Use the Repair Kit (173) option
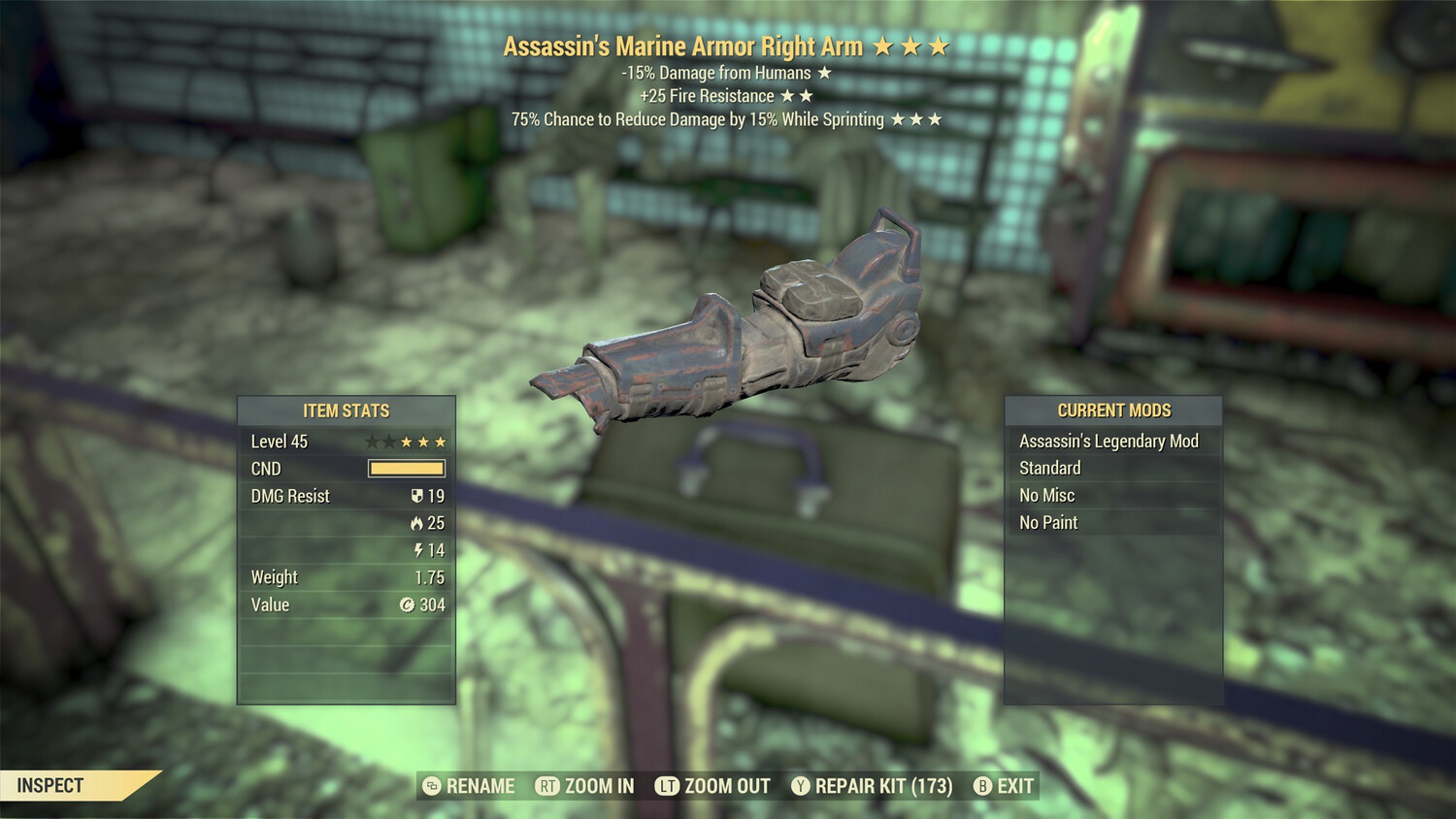This screenshot has width=1456, height=819. click(x=872, y=786)
